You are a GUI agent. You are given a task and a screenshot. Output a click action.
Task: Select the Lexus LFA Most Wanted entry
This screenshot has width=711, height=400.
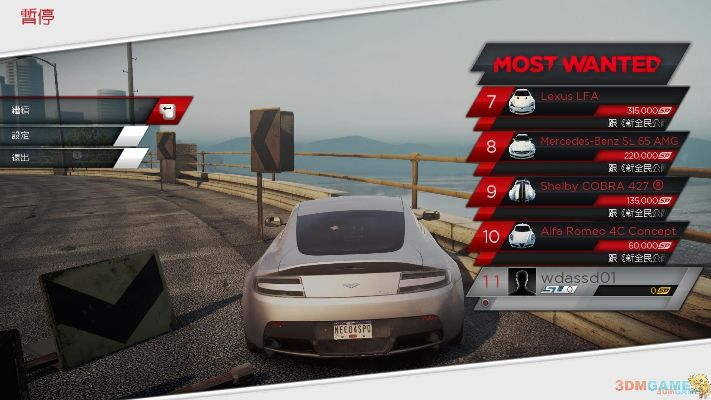pos(580,102)
